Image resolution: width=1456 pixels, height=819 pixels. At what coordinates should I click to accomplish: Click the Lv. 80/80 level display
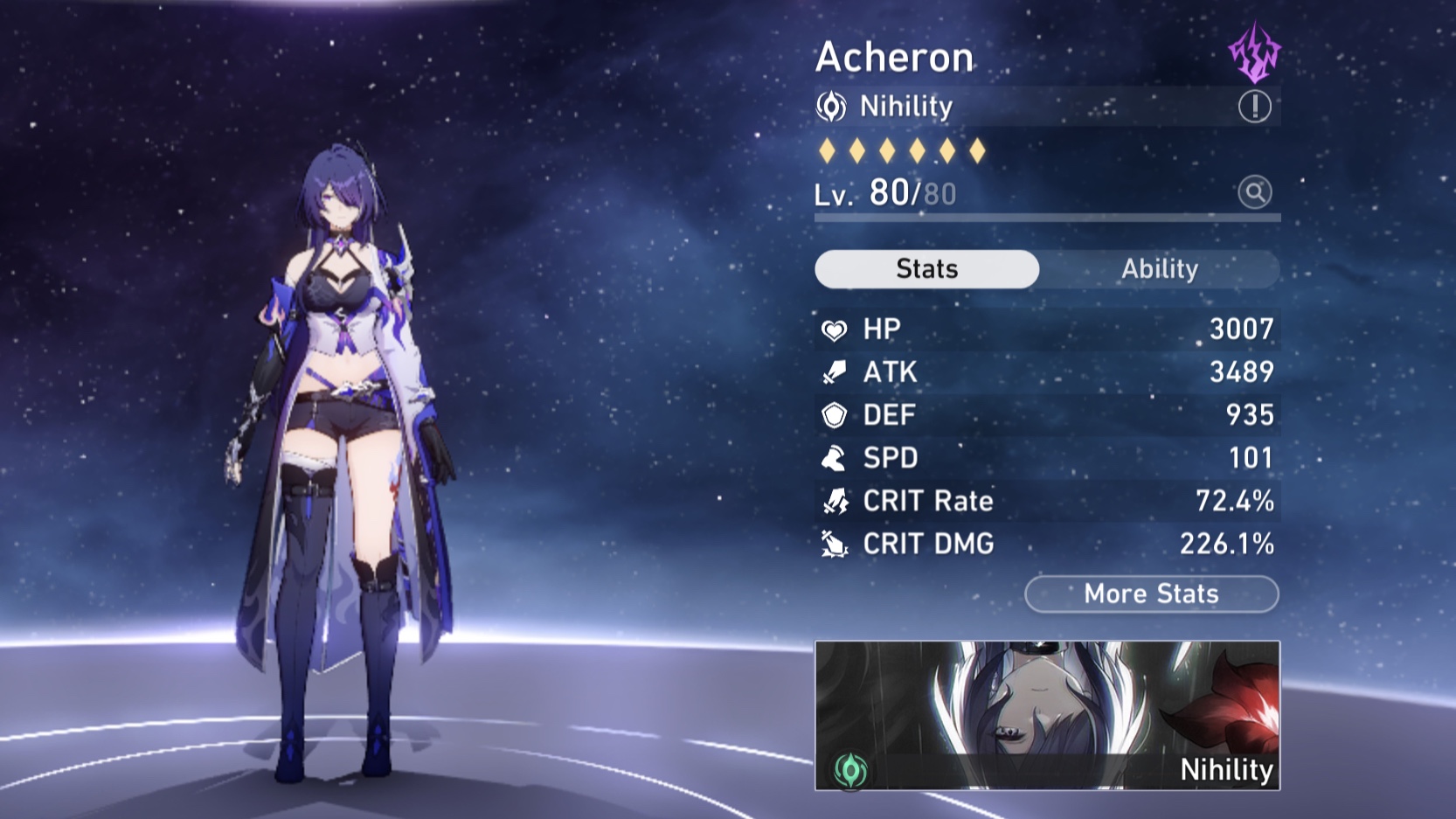883,192
